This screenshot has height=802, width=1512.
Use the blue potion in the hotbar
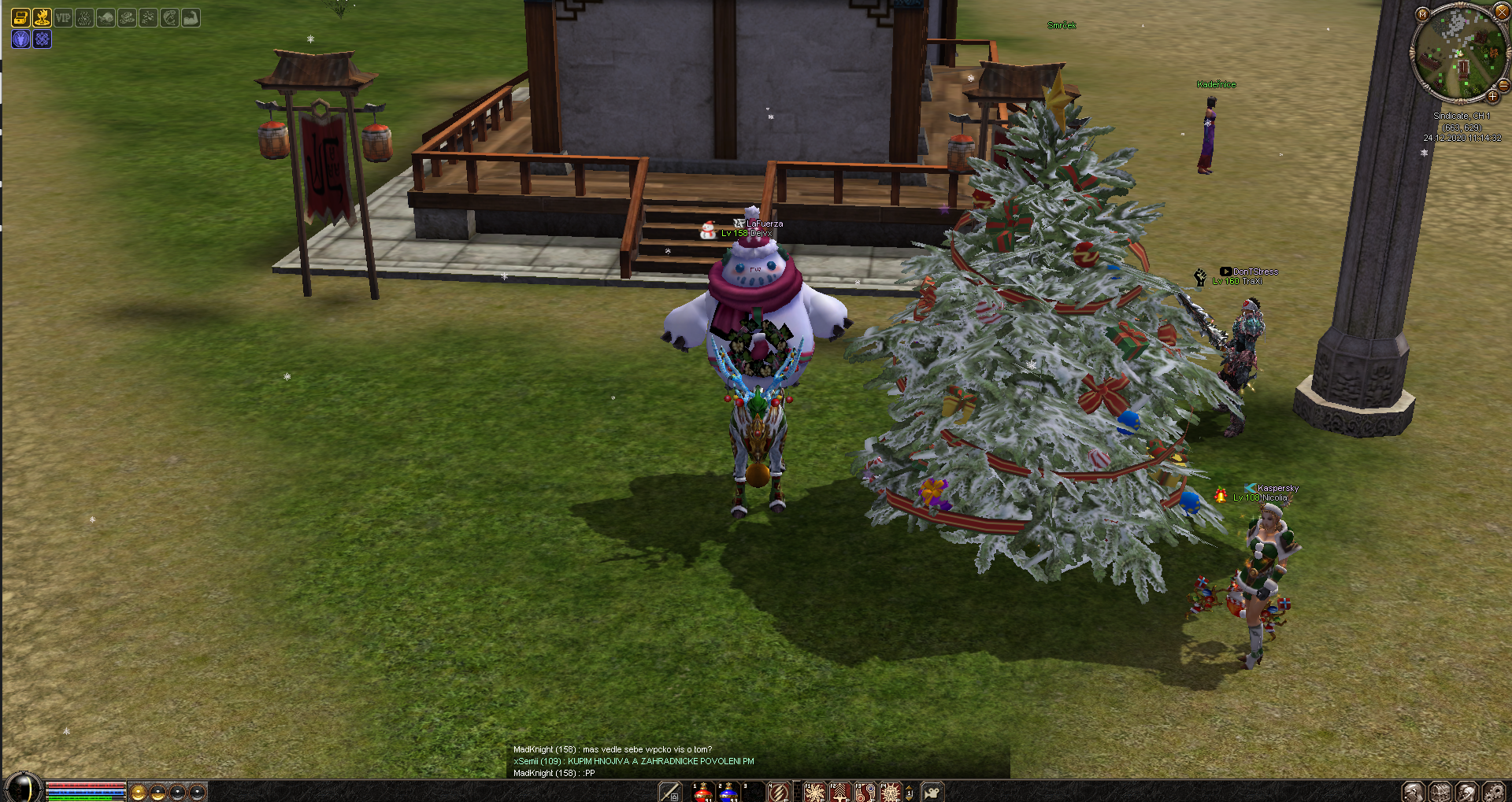click(728, 792)
